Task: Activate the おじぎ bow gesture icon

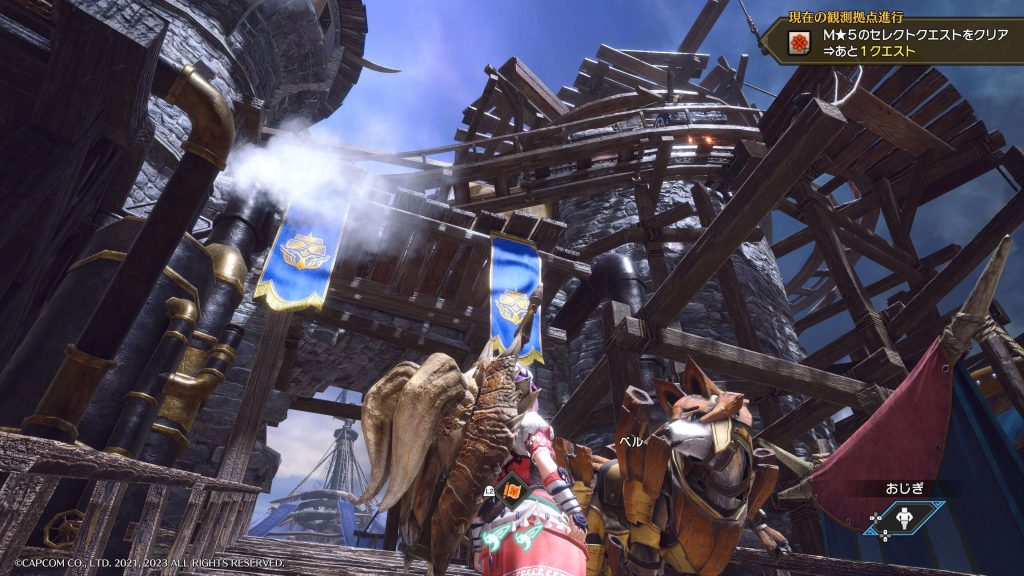Action: pos(904,518)
